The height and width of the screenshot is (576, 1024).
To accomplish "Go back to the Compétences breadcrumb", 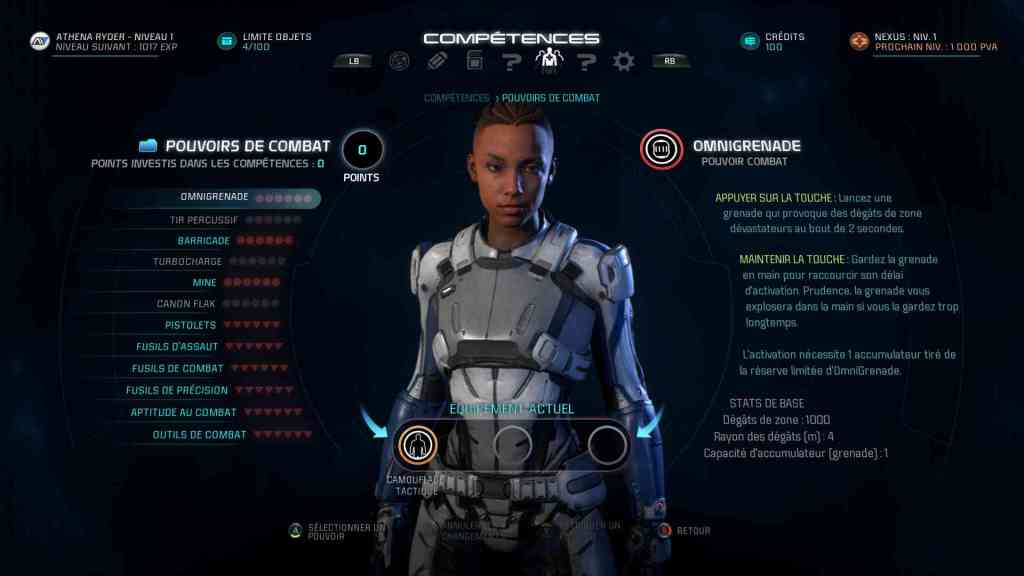I will click(x=456, y=98).
